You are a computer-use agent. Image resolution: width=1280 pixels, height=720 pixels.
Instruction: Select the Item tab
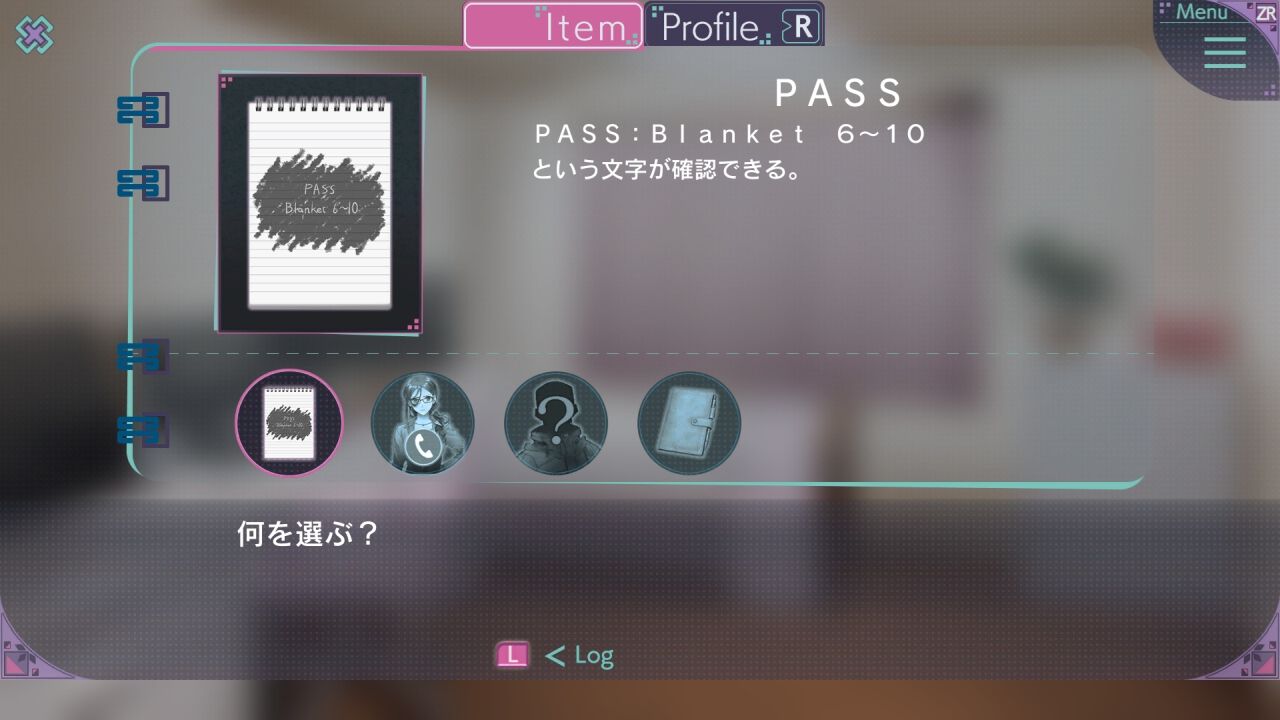pos(553,26)
